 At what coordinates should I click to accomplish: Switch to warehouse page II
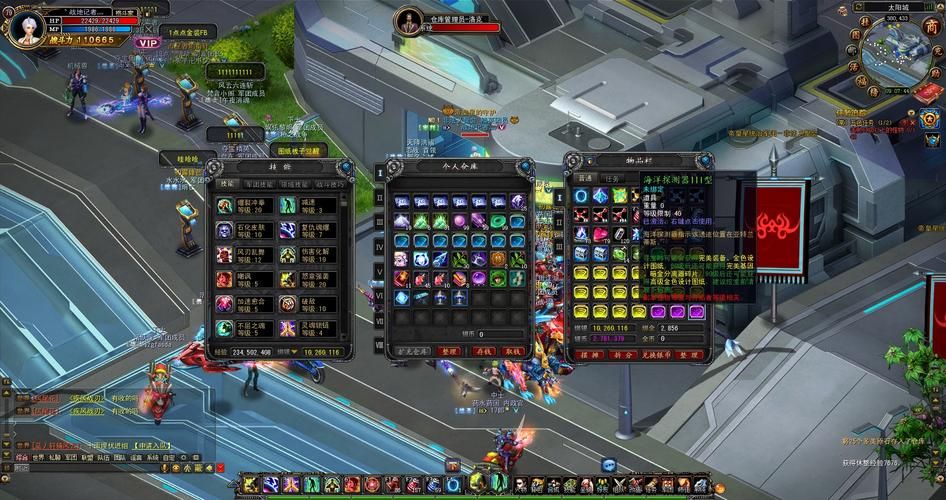point(379,198)
